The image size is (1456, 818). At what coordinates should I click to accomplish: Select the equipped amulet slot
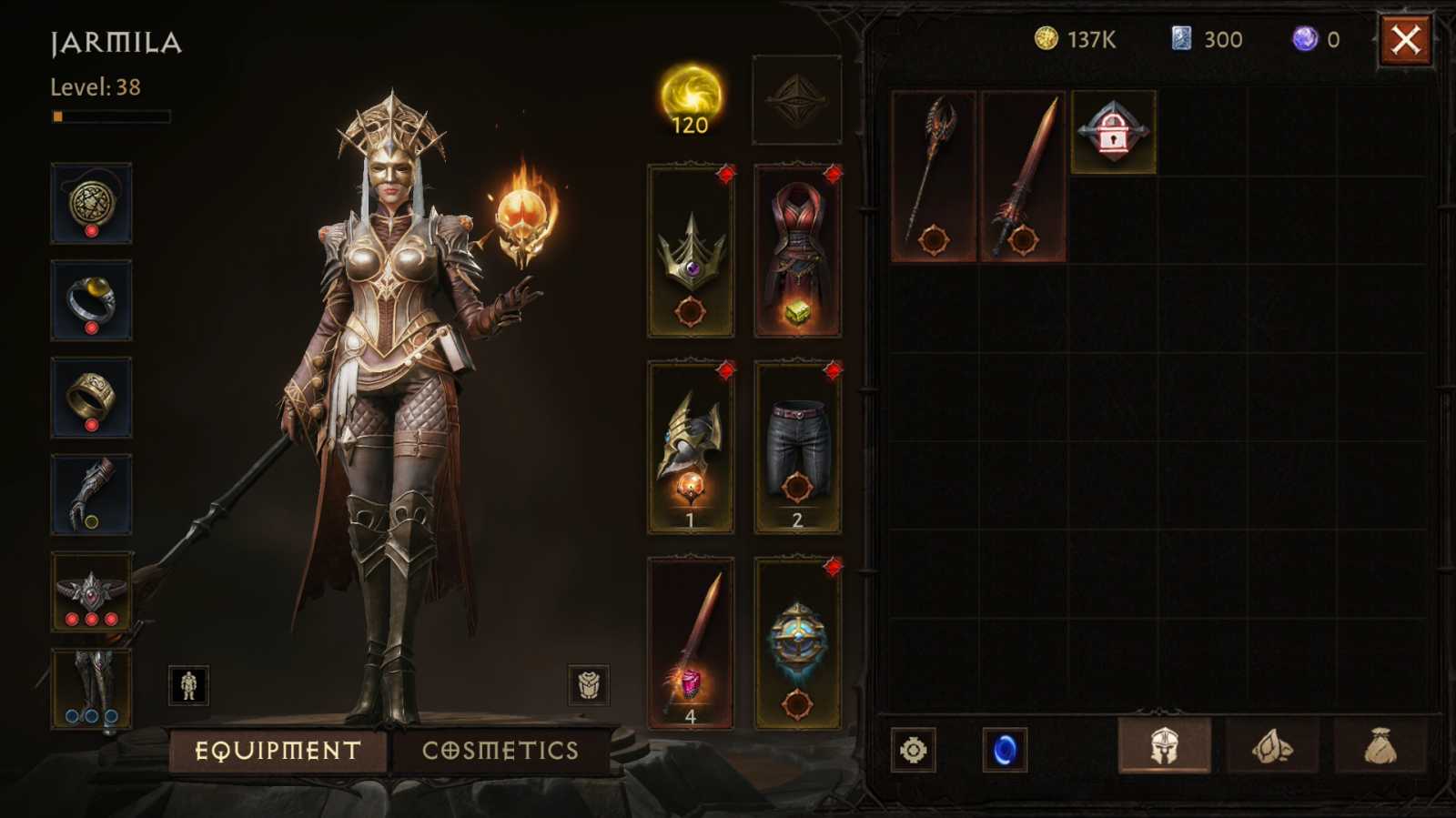[90, 203]
